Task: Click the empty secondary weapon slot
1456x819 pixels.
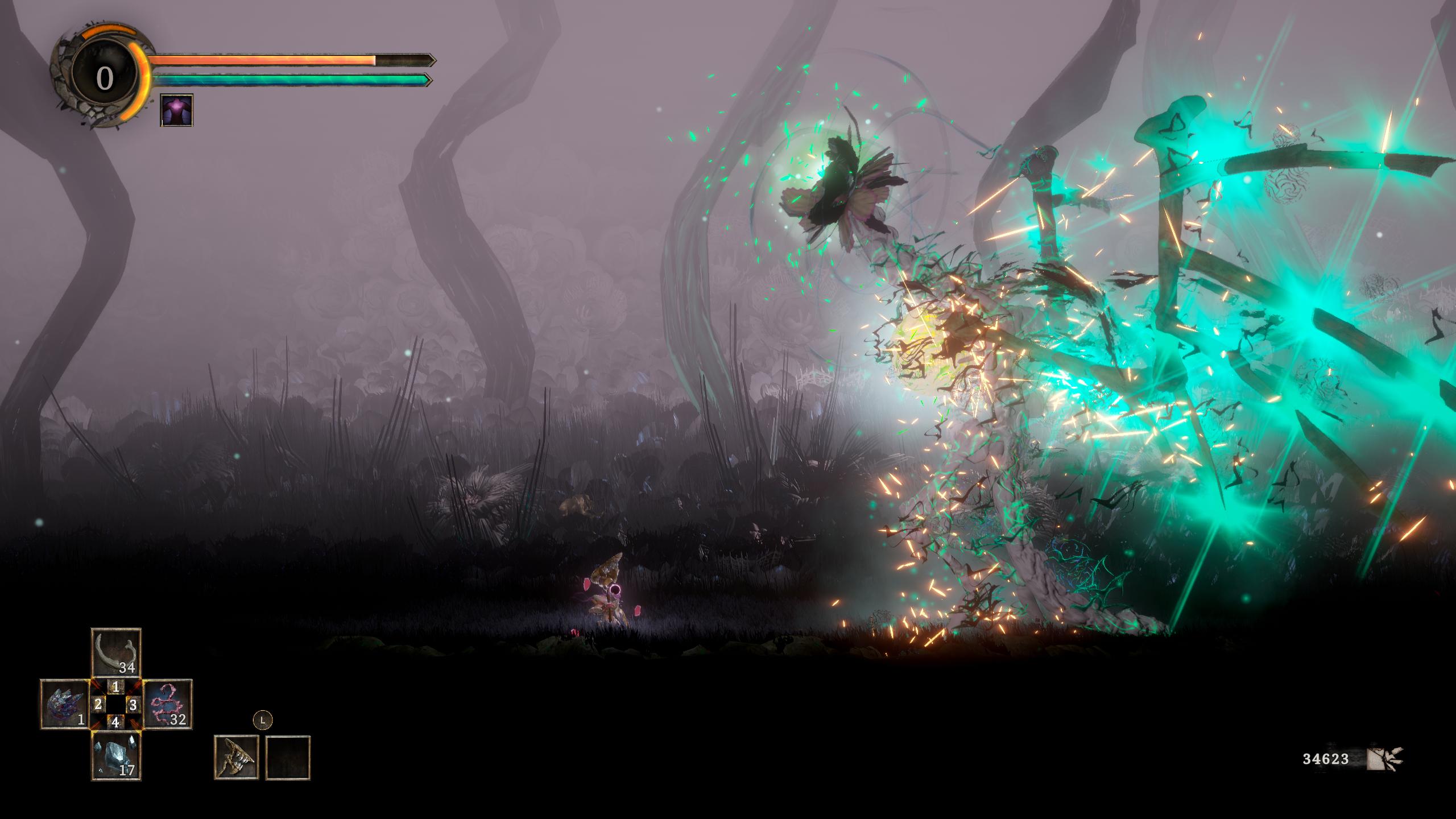Action: click(x=288, y=757)
